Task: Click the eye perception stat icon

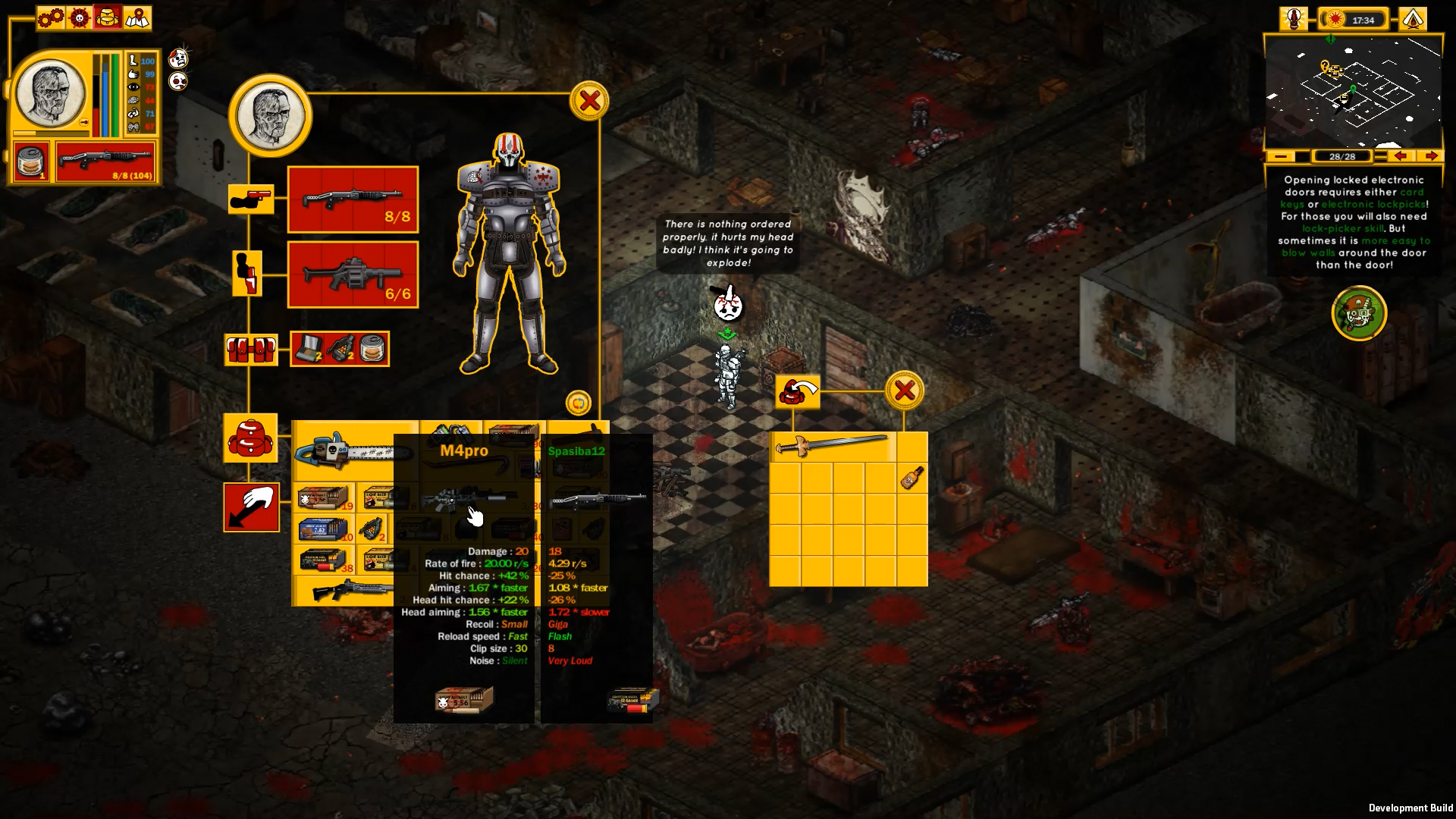Action: point(134,86)
